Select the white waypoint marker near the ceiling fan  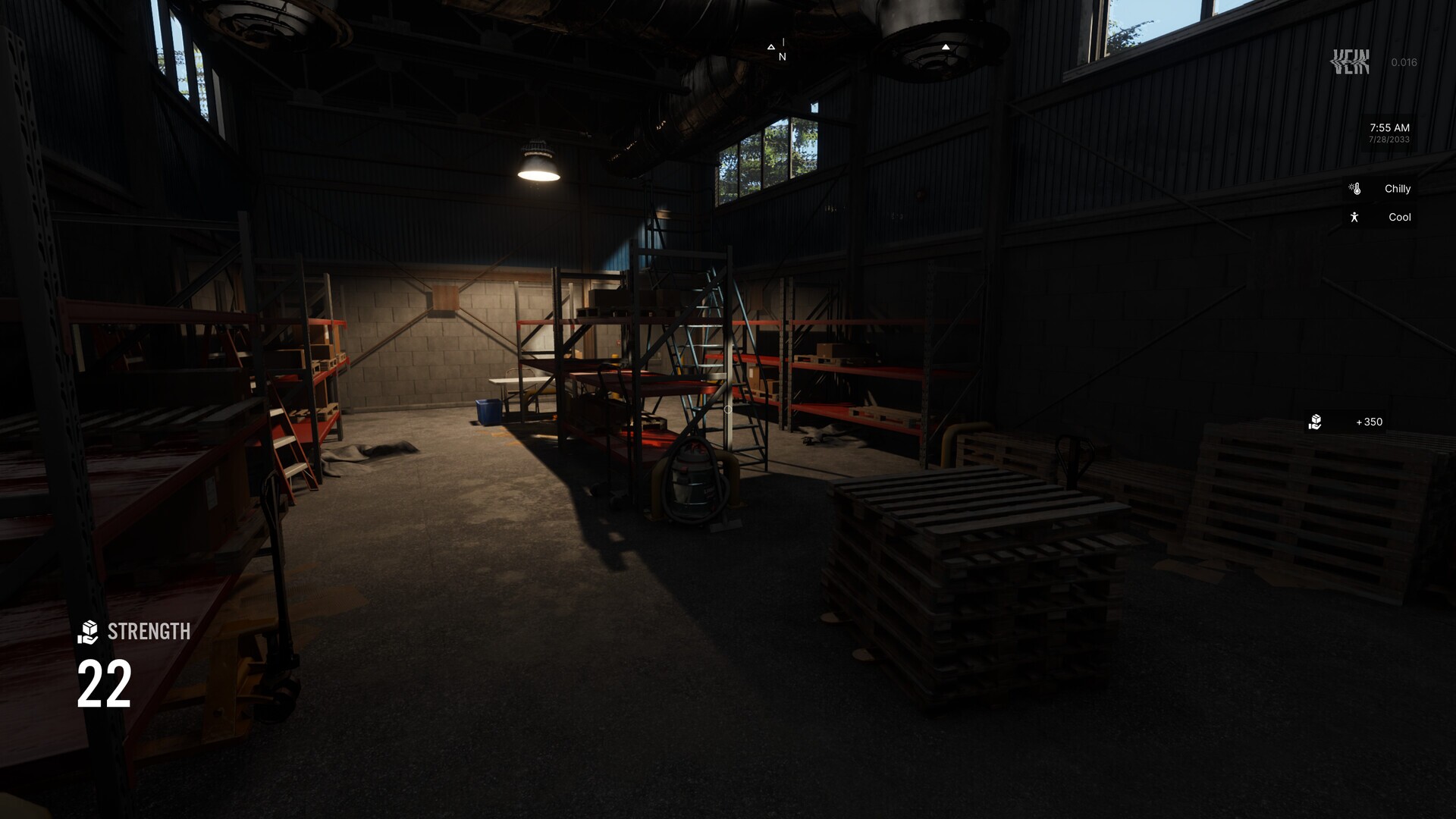(945, 46)
